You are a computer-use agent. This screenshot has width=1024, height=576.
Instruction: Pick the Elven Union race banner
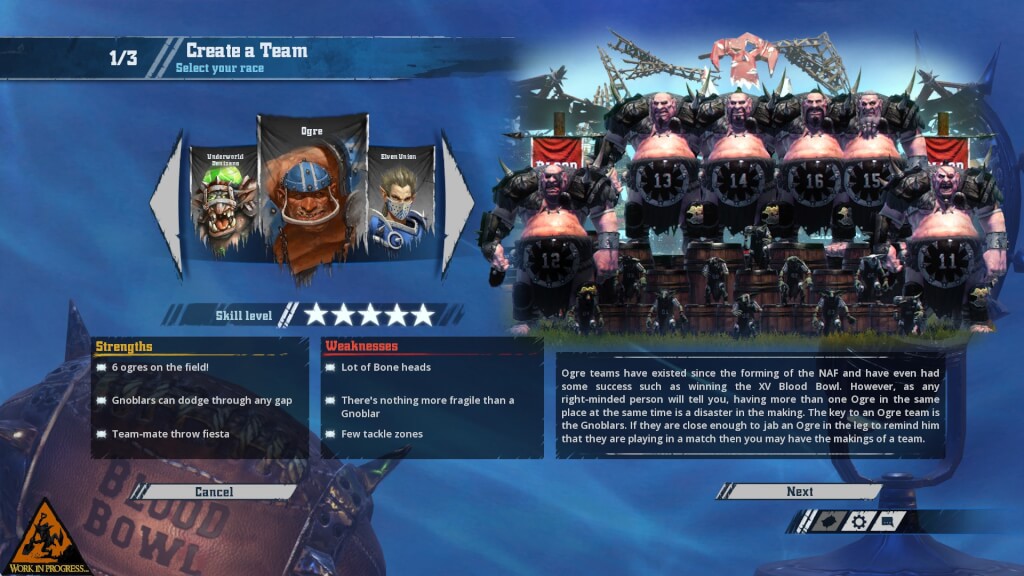[x=400, y=200]
